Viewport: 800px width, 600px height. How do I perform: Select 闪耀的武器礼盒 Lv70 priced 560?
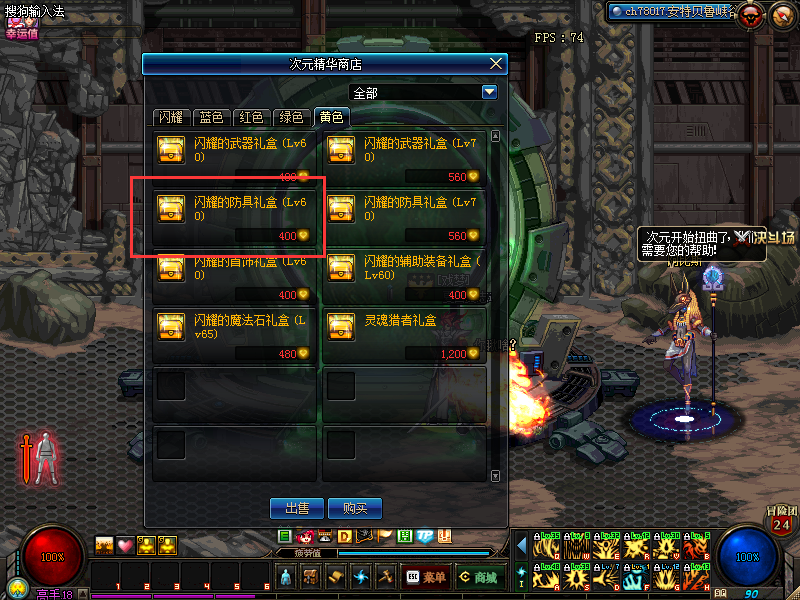point(405,159)
